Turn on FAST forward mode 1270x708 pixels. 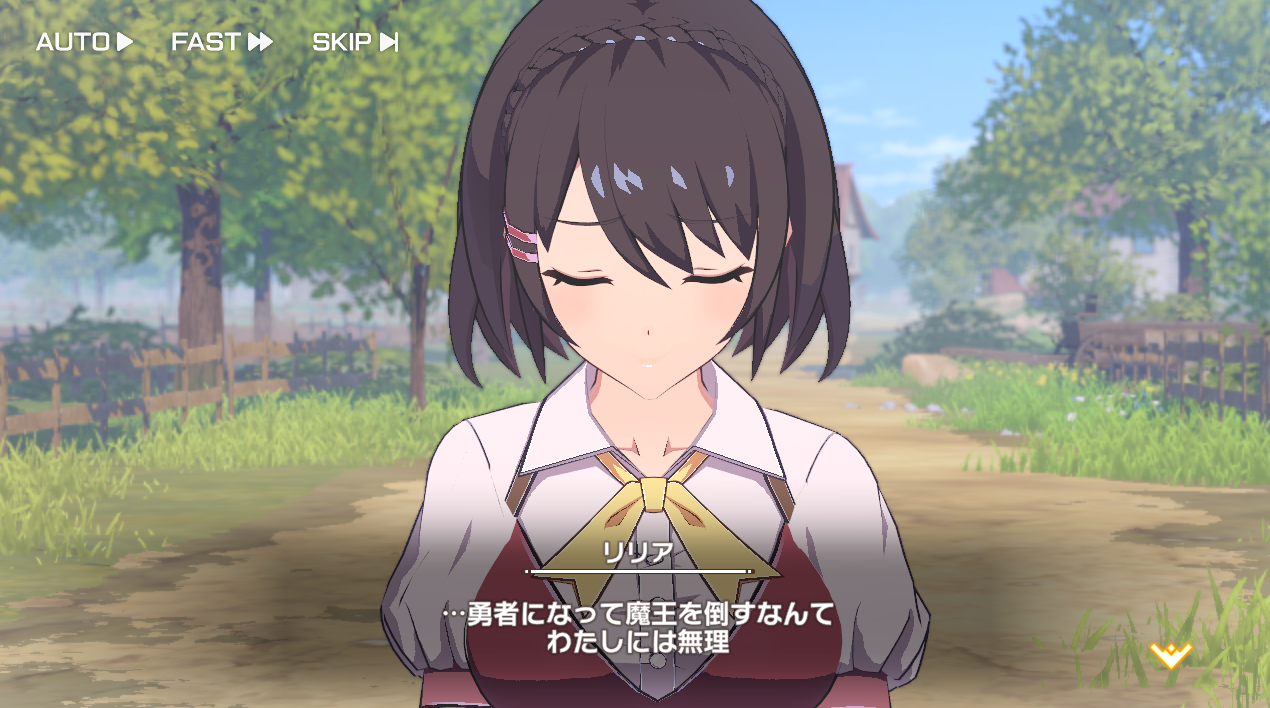pyautogui.click(x=221, y=42)
